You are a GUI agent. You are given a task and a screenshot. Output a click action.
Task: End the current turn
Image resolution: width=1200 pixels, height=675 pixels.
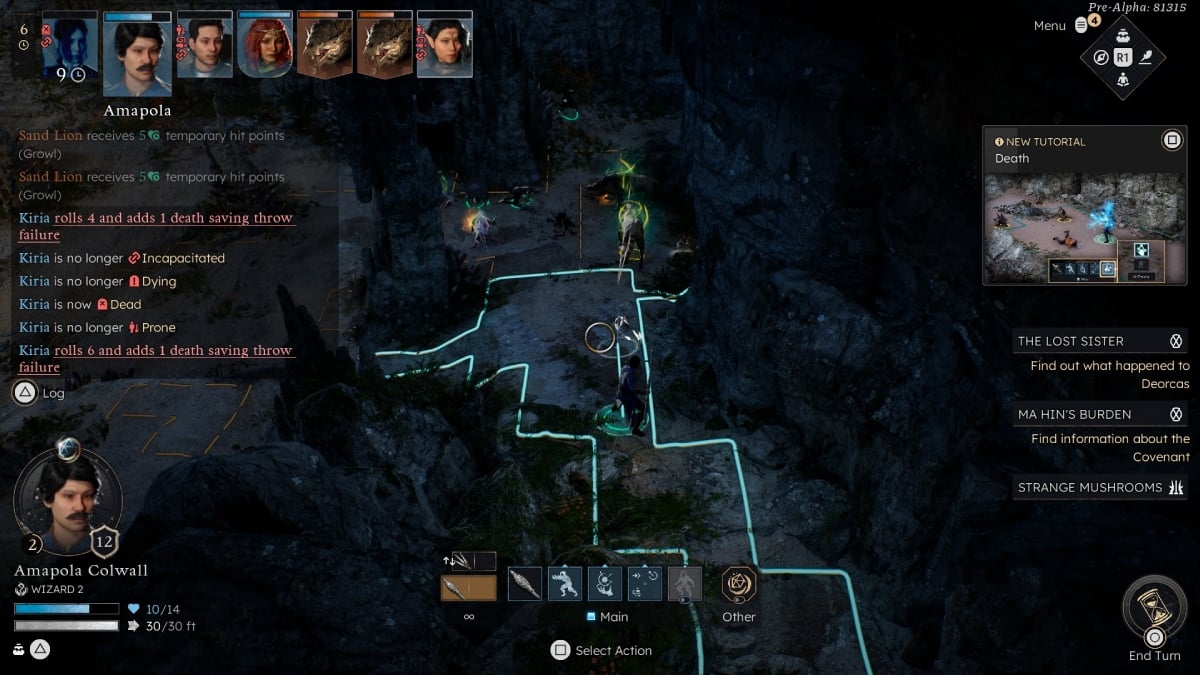pyautogui.click(x=1154, y=611)
